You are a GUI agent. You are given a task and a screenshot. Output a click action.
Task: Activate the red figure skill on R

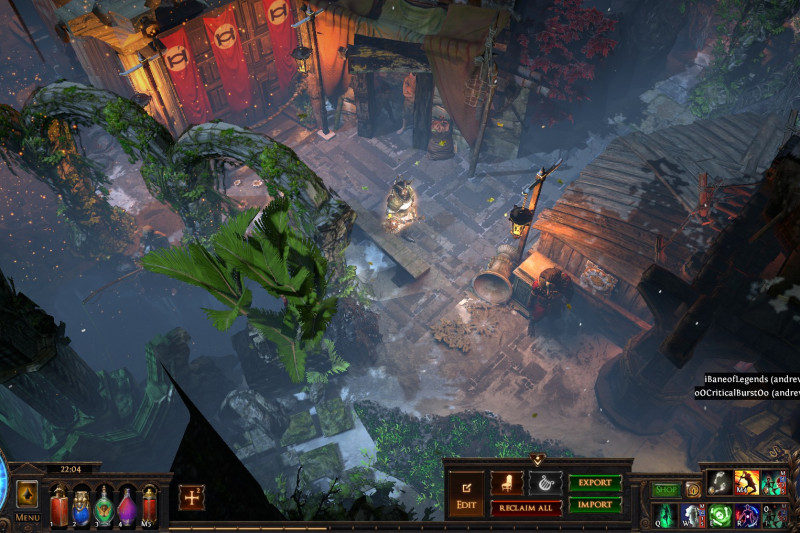[747, 515]
